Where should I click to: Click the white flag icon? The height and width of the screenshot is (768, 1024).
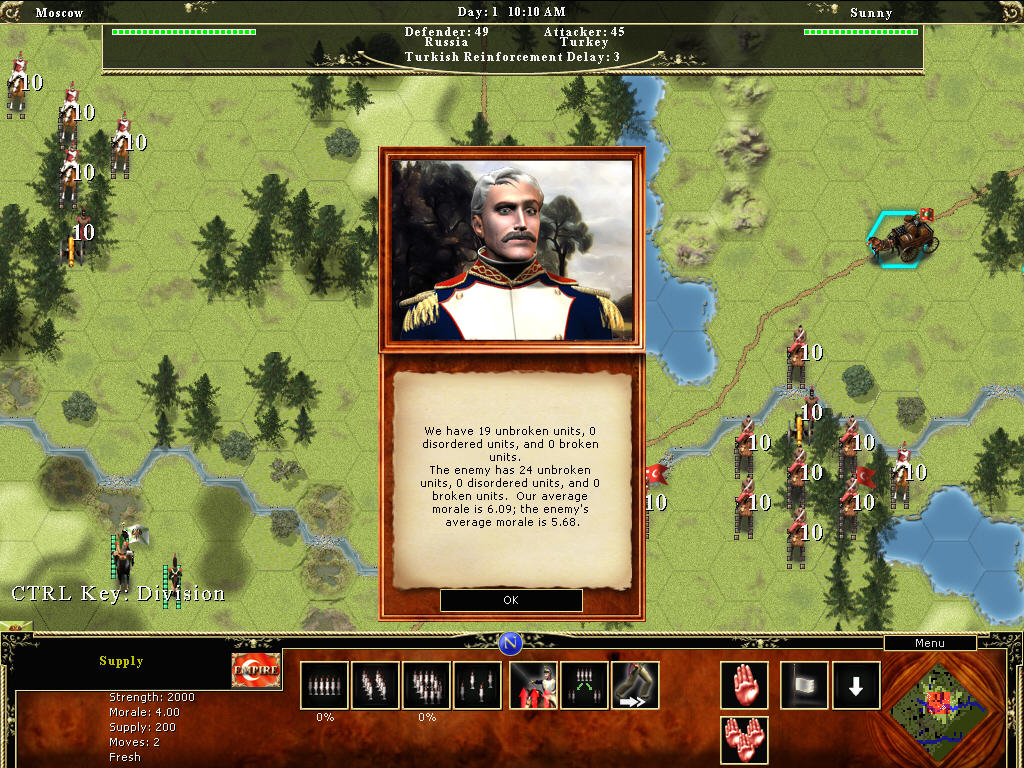(x=804, y=685)
